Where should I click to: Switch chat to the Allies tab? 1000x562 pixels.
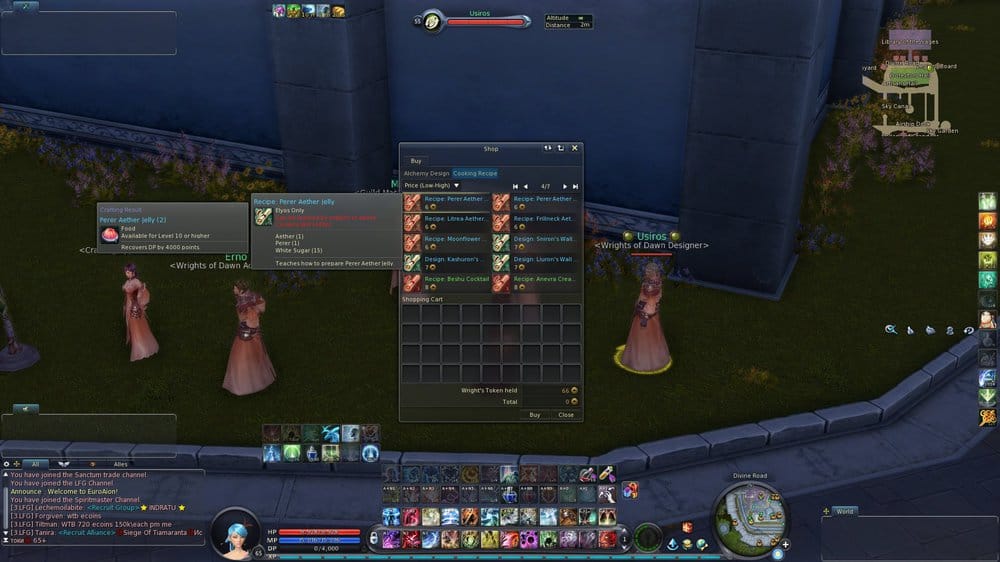120,464
